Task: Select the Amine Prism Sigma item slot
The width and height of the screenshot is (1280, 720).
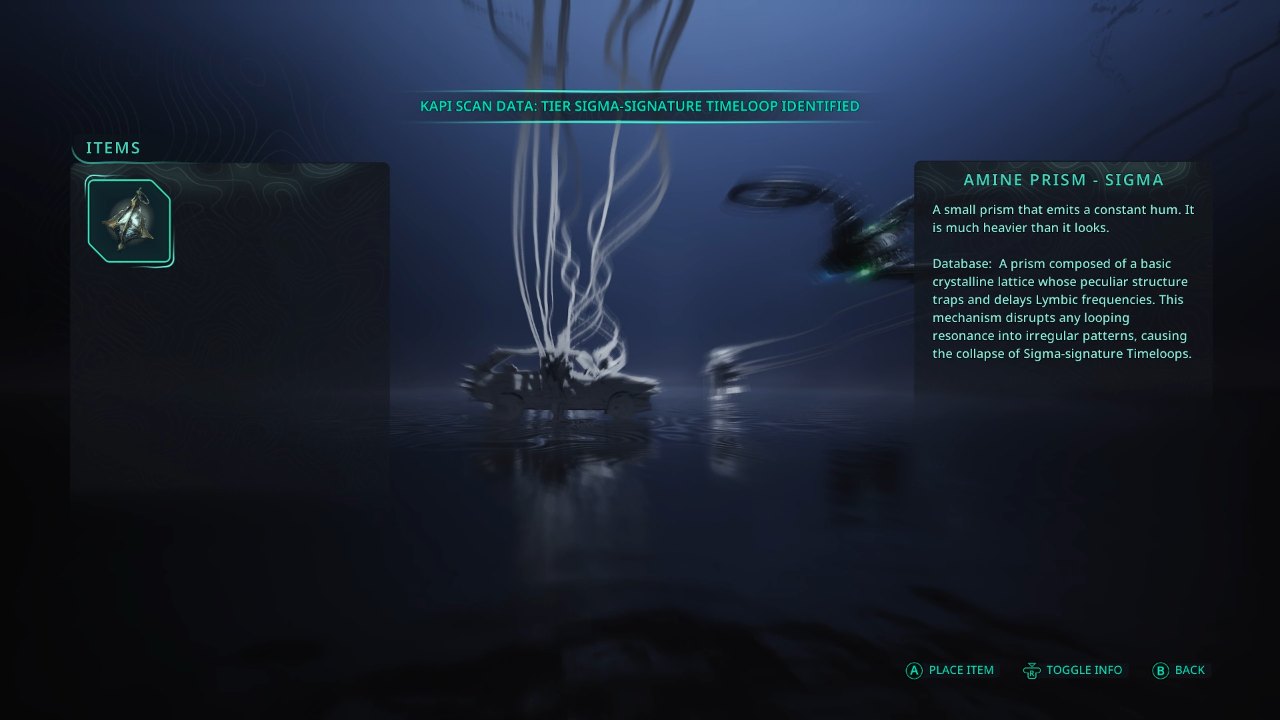Action: point(129,221)
